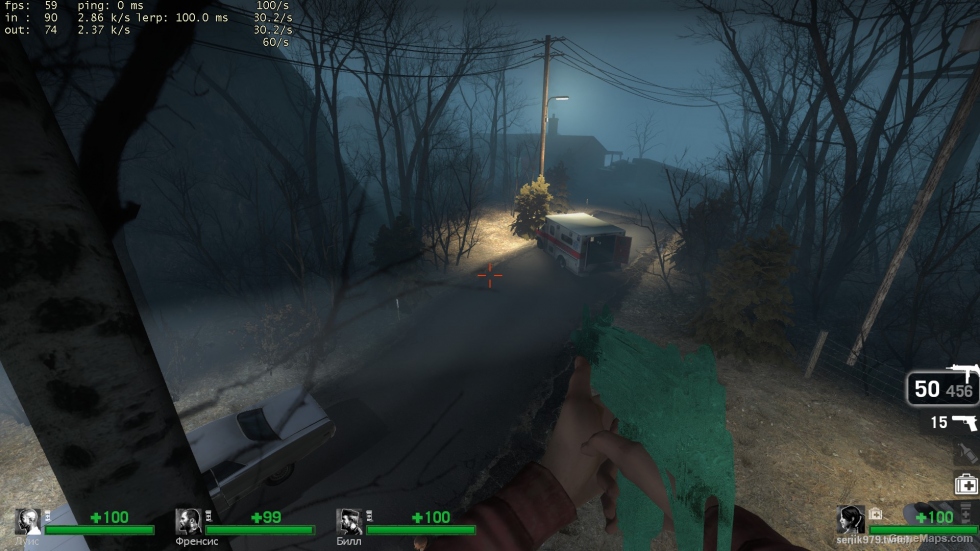Choose the first aid kit slot

(966, 483)
